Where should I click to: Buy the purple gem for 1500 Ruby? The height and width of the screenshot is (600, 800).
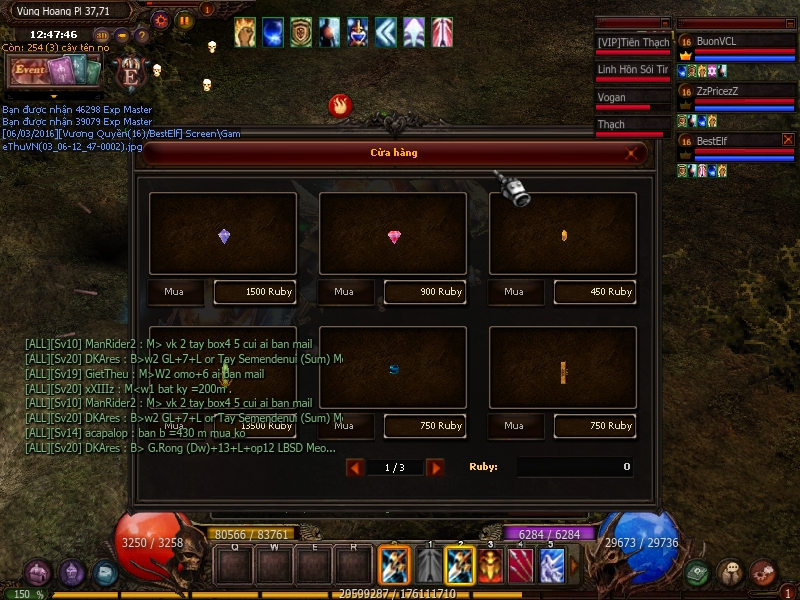(175, 292)
